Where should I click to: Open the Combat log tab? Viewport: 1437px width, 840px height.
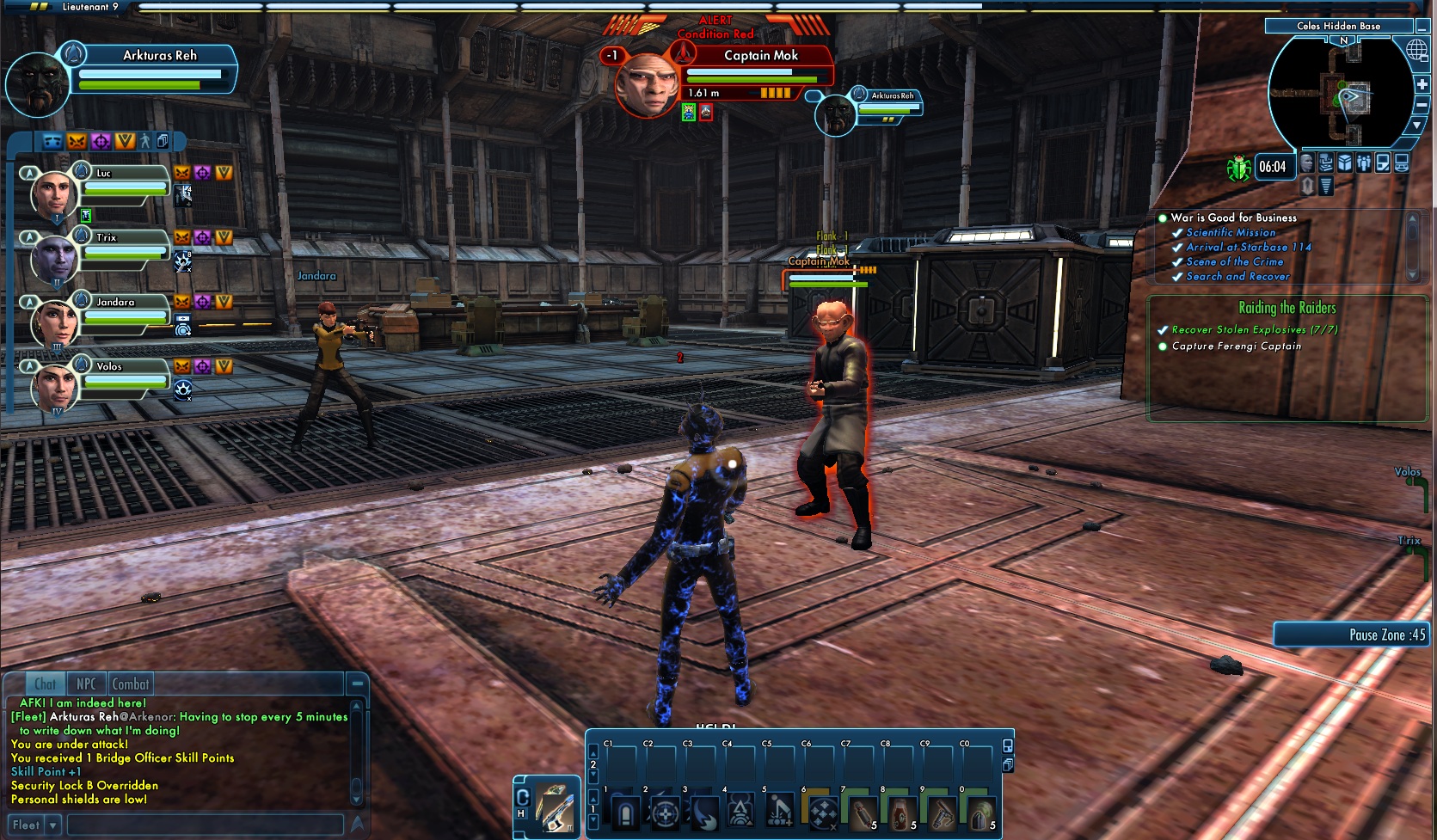[131, 684]
